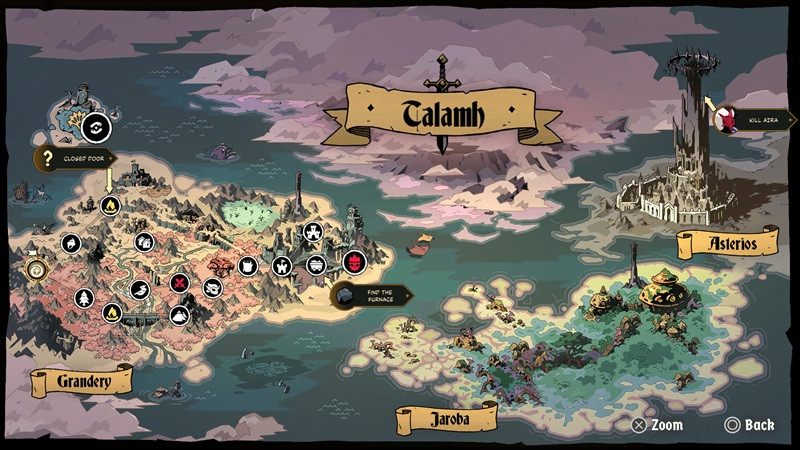Choose the Jaroba region banner
800x450 pixels.
pos(446,419)
